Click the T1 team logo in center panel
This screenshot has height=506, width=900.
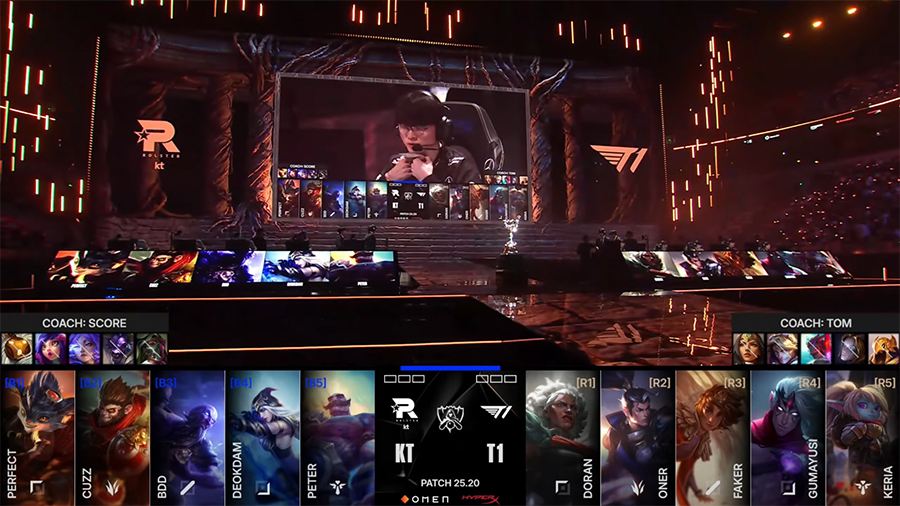494,411
